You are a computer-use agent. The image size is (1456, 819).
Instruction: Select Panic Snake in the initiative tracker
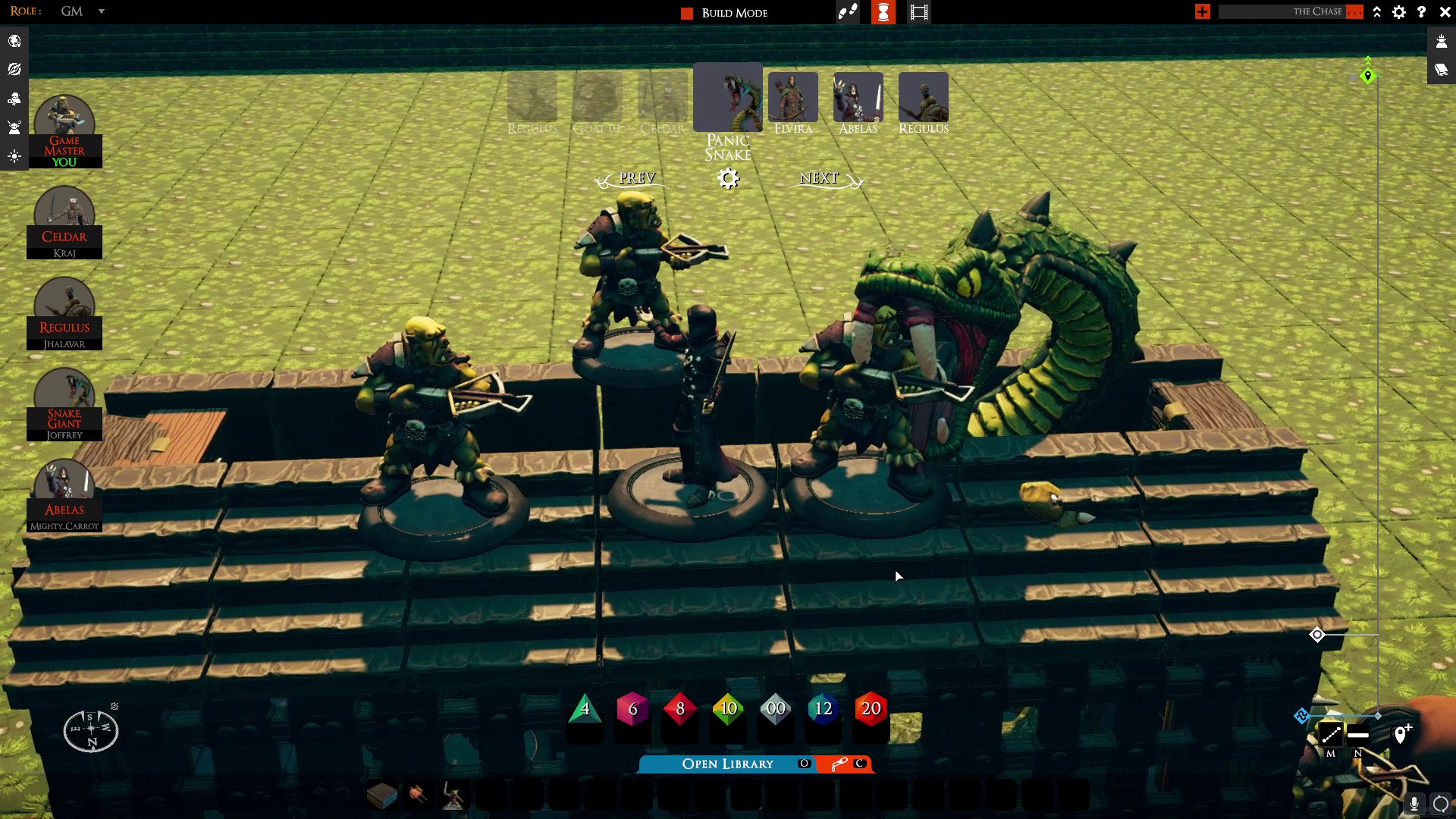[727, 98]
